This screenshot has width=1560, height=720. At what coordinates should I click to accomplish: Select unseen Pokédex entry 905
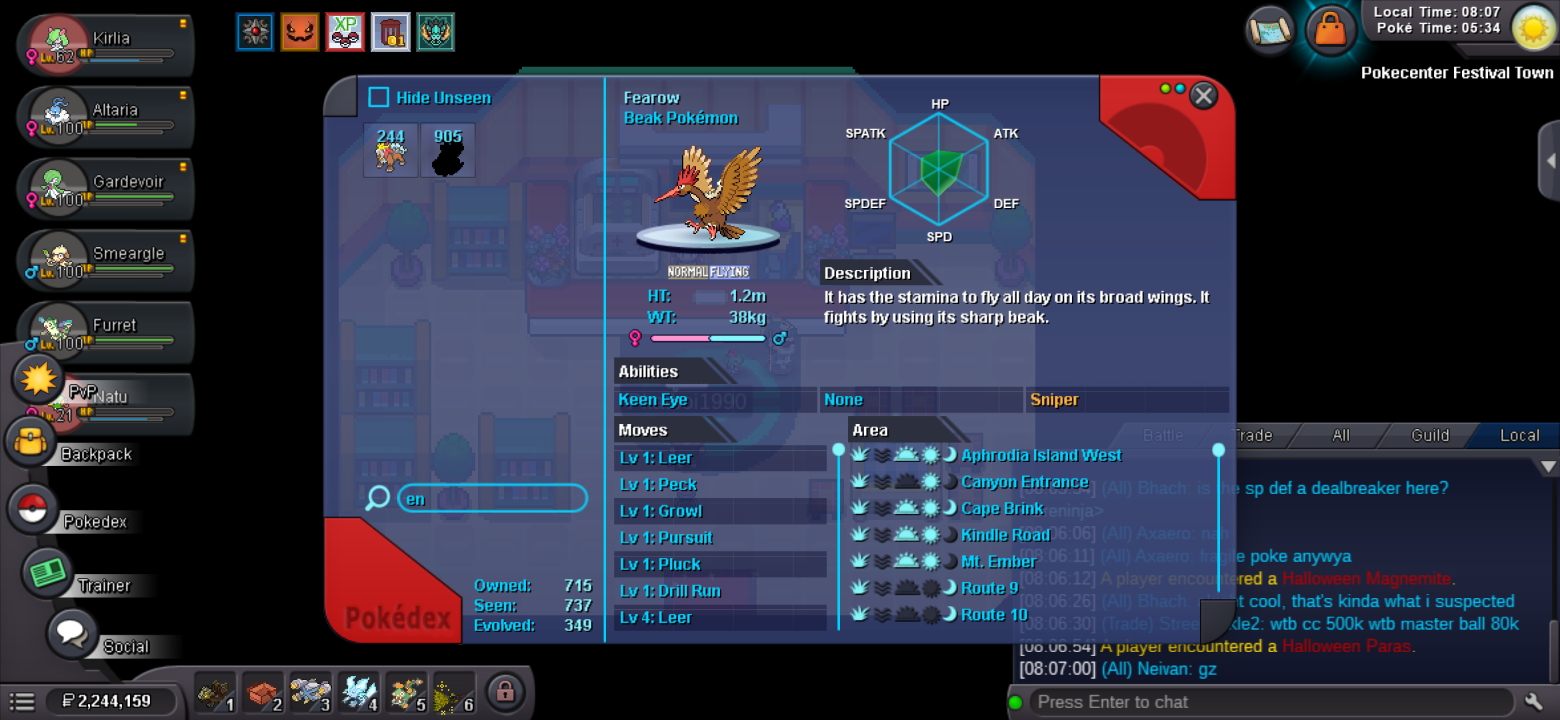click(x=448, y=150)
